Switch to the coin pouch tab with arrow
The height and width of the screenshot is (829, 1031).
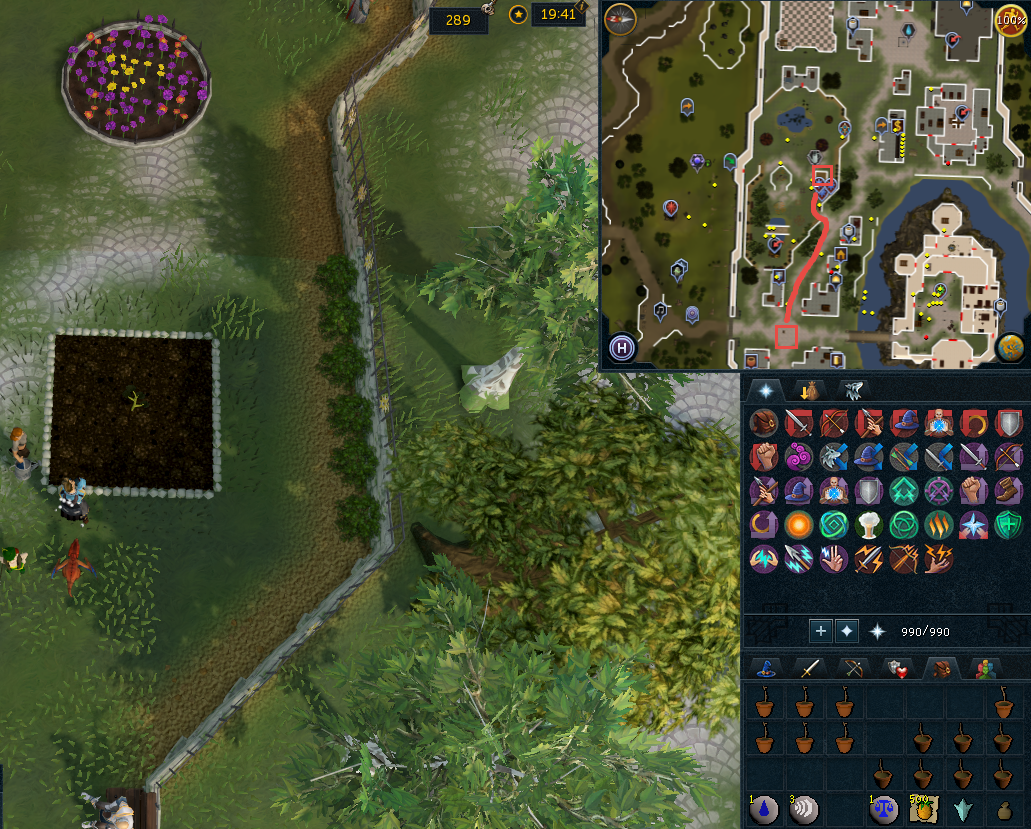805,390
